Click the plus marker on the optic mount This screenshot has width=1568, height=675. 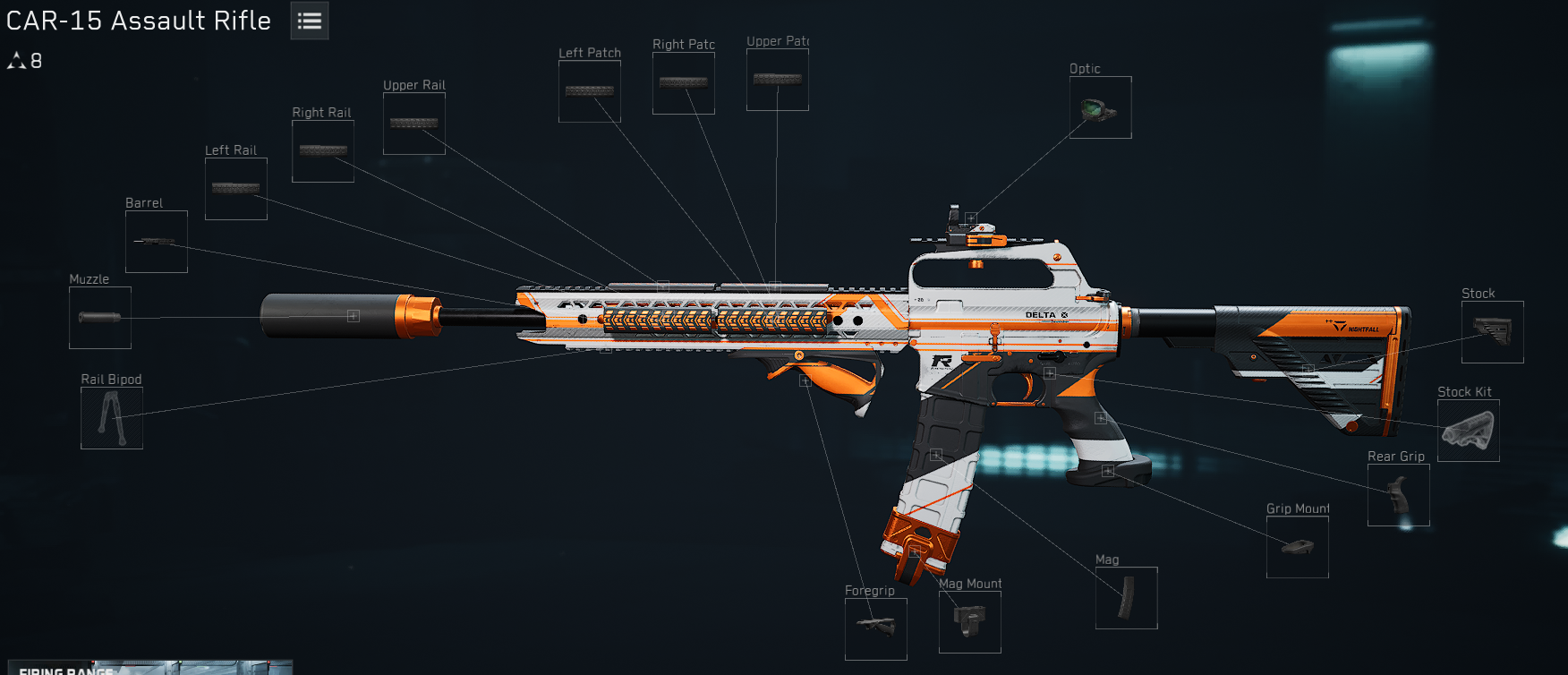point(971,216)
